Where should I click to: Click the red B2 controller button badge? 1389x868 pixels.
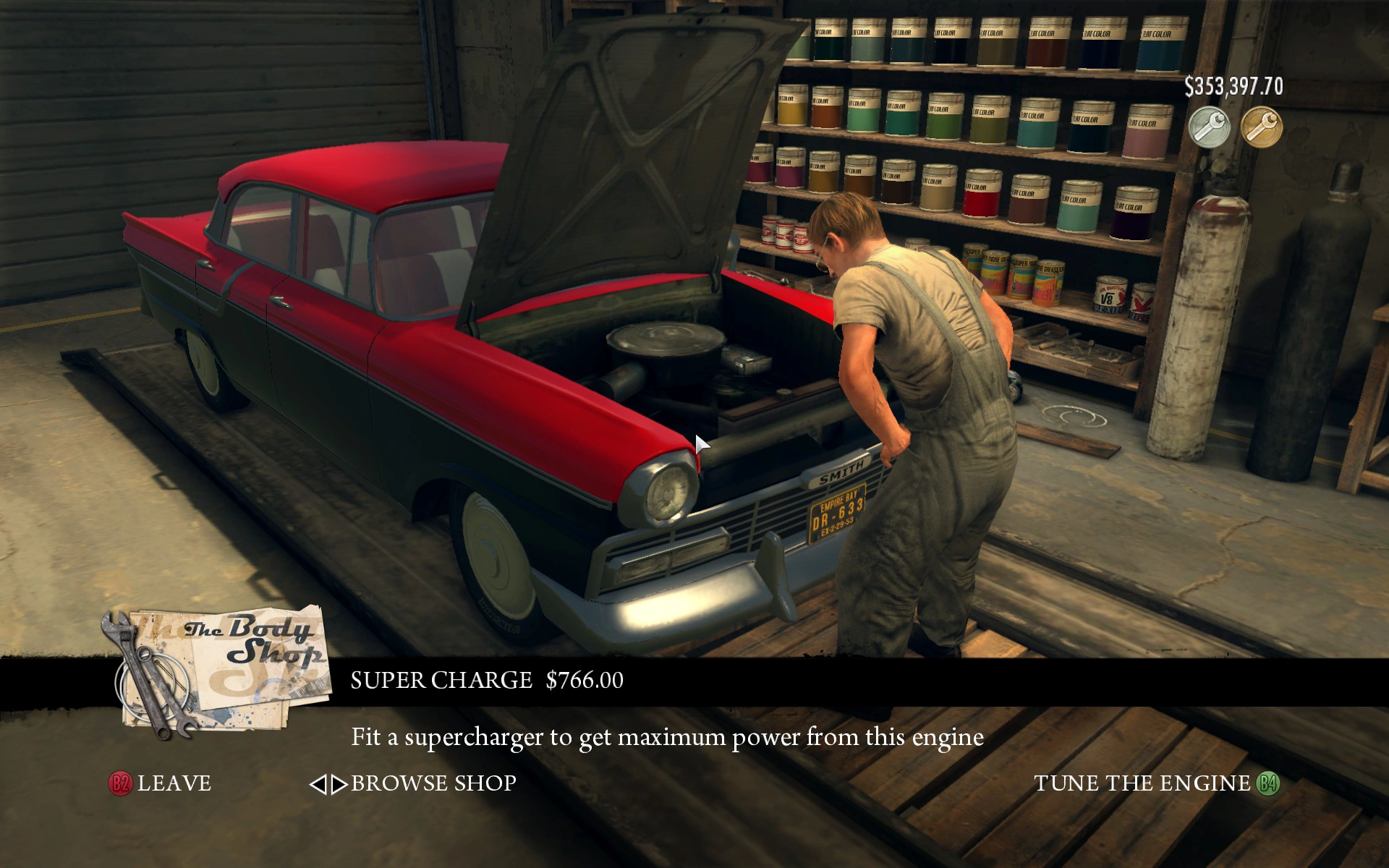pos(120,783)
